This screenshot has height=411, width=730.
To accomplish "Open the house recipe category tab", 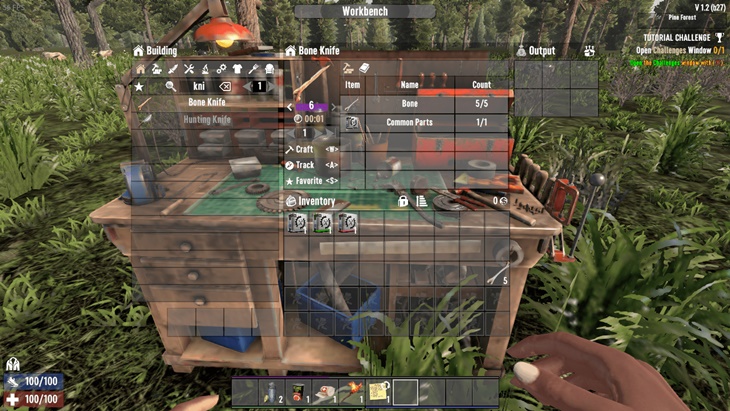I will (x=141, y=69).
